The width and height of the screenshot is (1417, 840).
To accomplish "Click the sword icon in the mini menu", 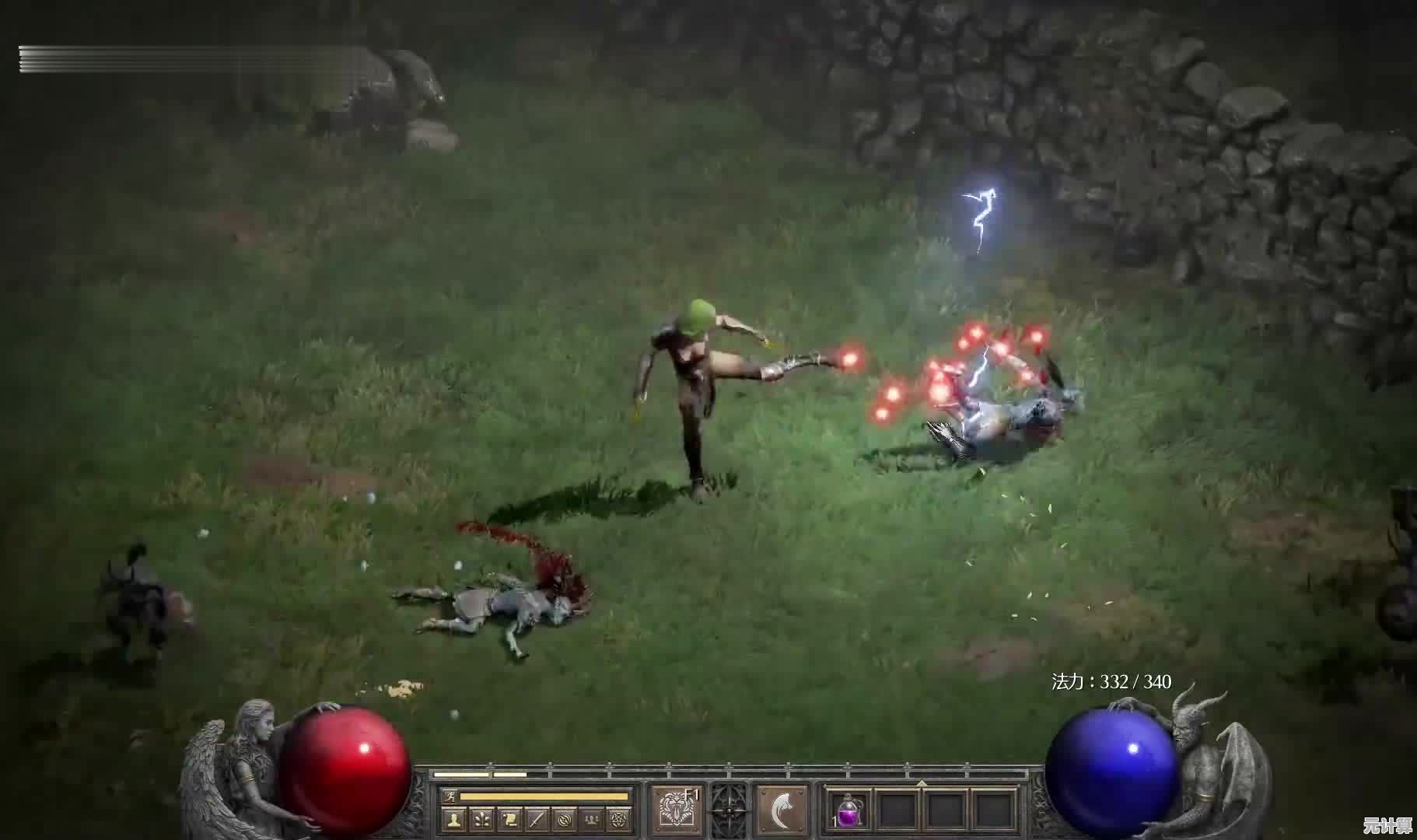I will (537, 818).
